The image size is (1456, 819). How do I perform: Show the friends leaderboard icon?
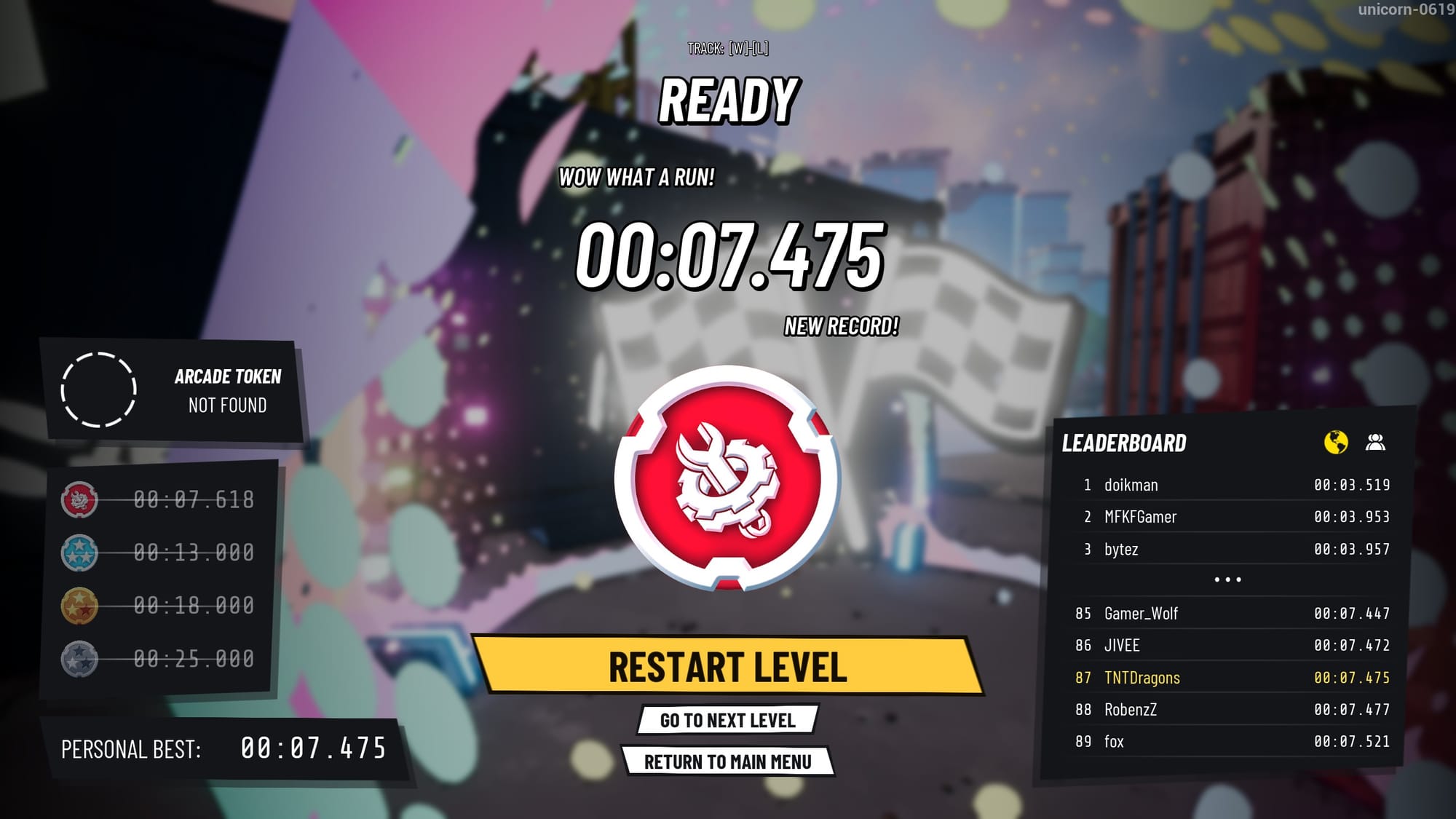1375,442
